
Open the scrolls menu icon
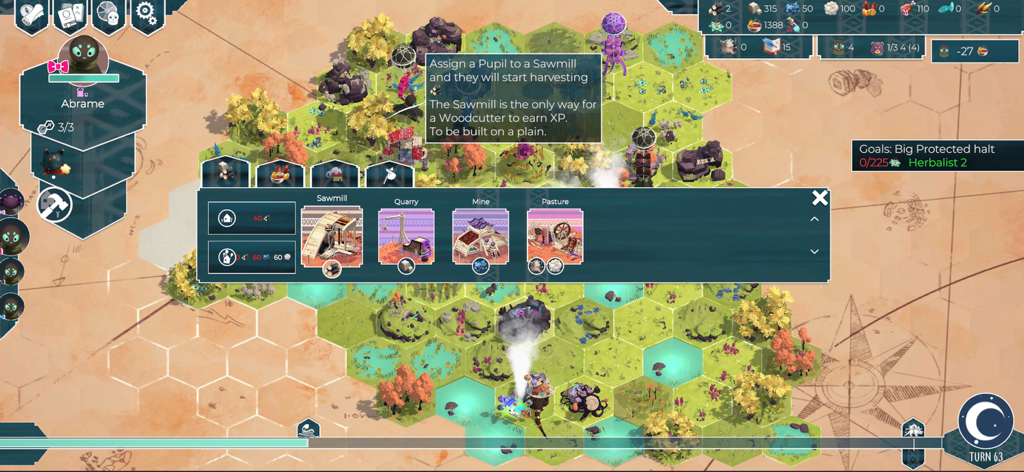[32, 14]
